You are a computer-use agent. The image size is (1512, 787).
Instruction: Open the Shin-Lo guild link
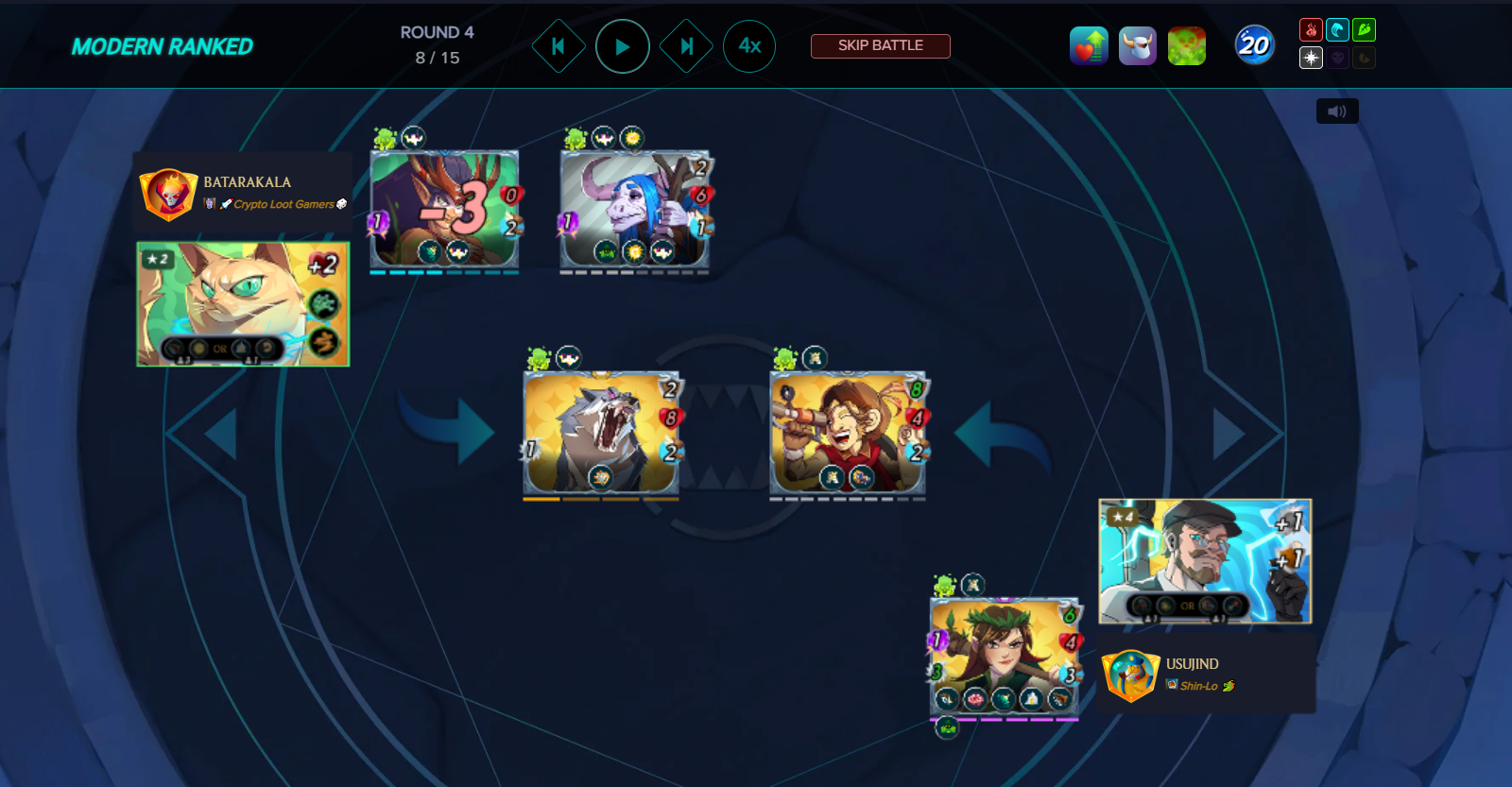coord(1198,686)
